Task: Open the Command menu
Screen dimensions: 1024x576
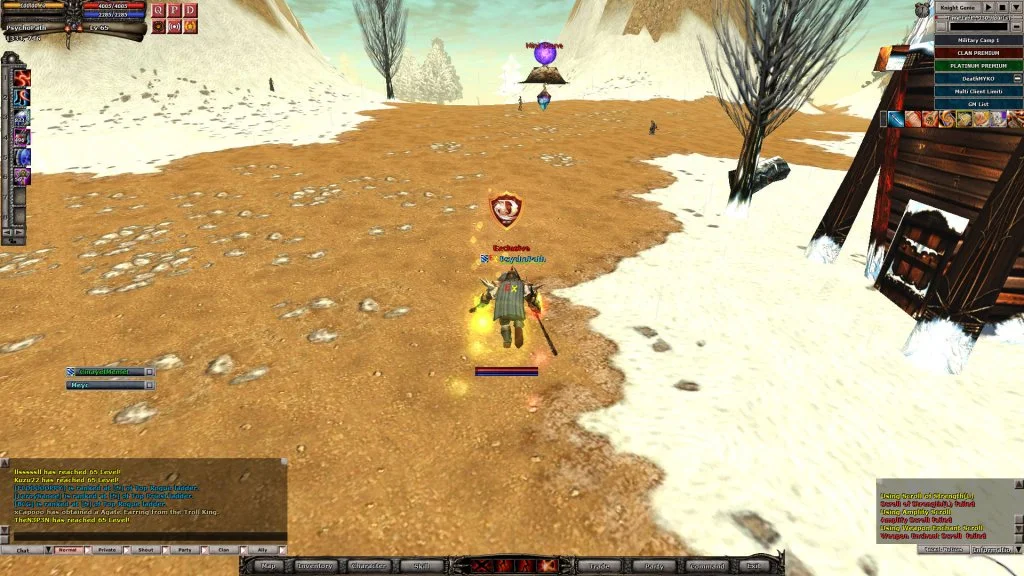Action: point(706,566)
